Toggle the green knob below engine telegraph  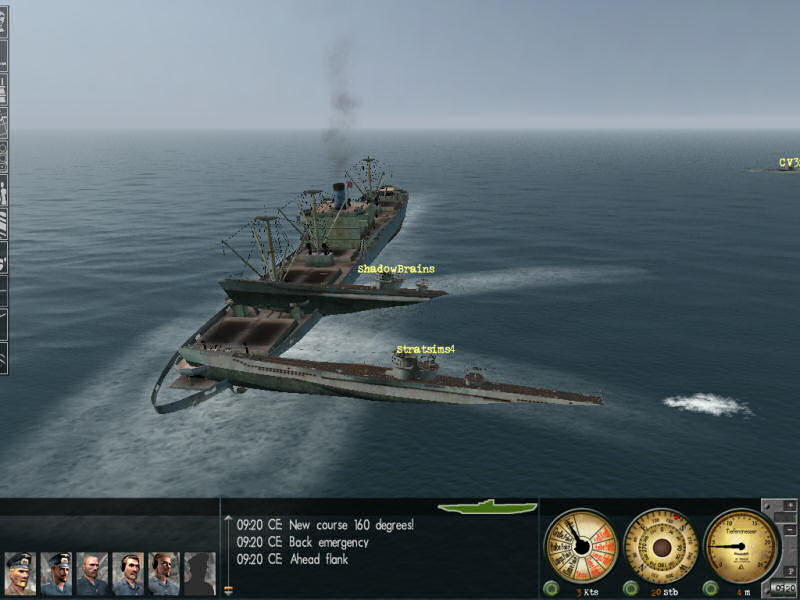[551, 587]
